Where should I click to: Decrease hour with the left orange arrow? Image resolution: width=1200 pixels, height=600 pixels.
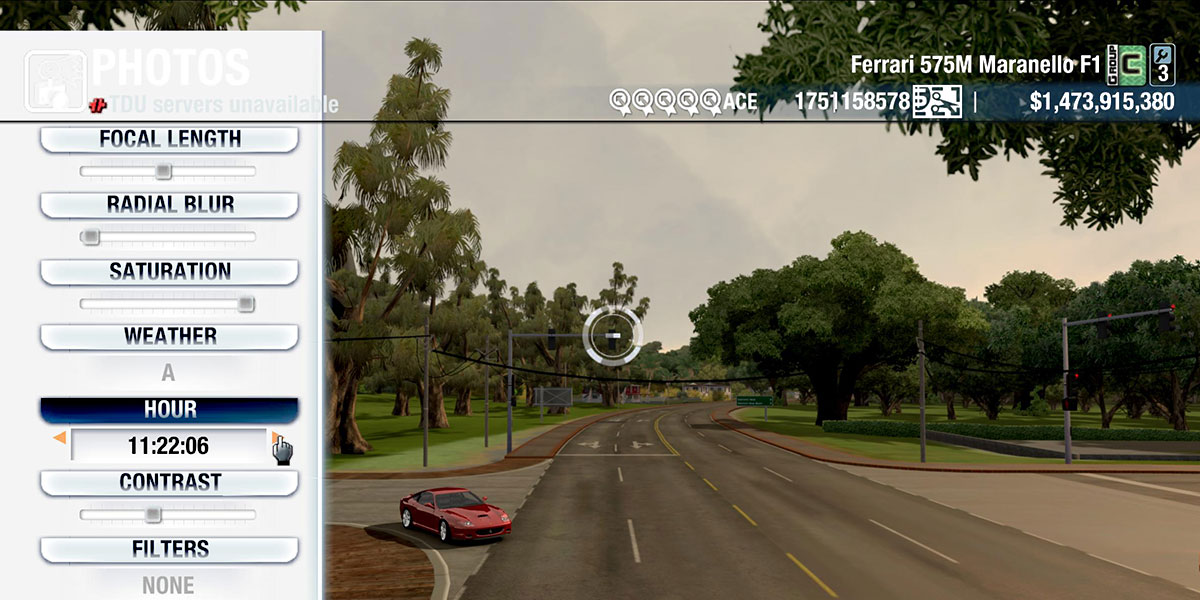[x=60, y=438]
